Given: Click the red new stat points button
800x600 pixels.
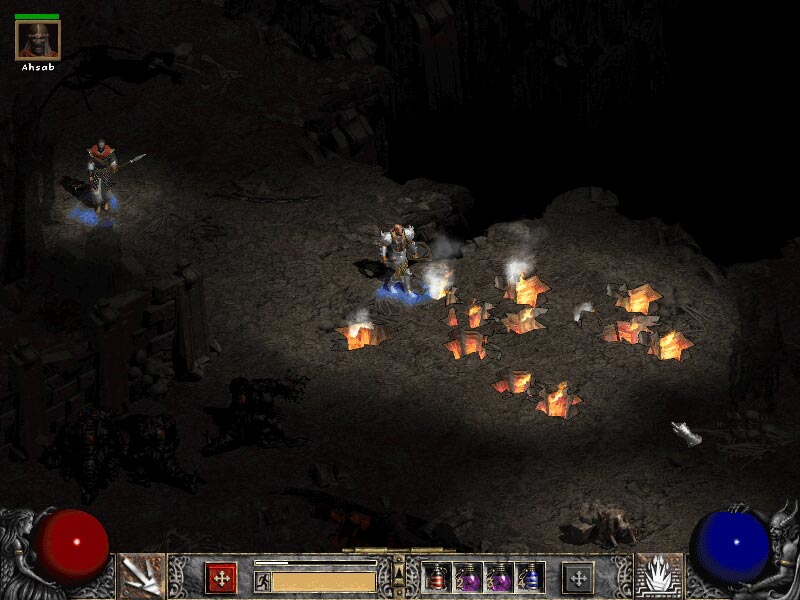Looking at the screenshot, I should (x=221, y=577).
